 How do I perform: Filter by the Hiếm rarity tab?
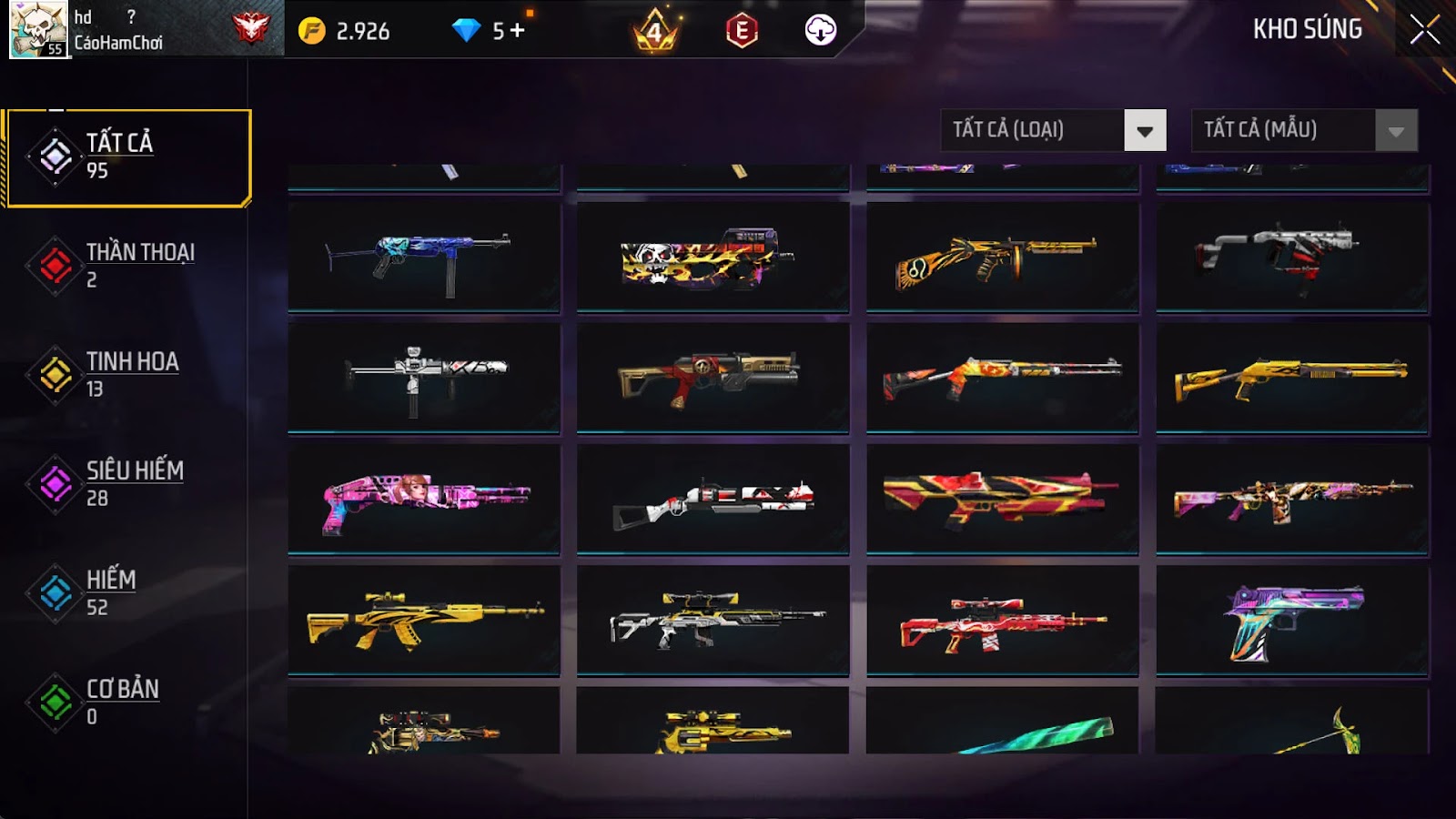point(128,592)
